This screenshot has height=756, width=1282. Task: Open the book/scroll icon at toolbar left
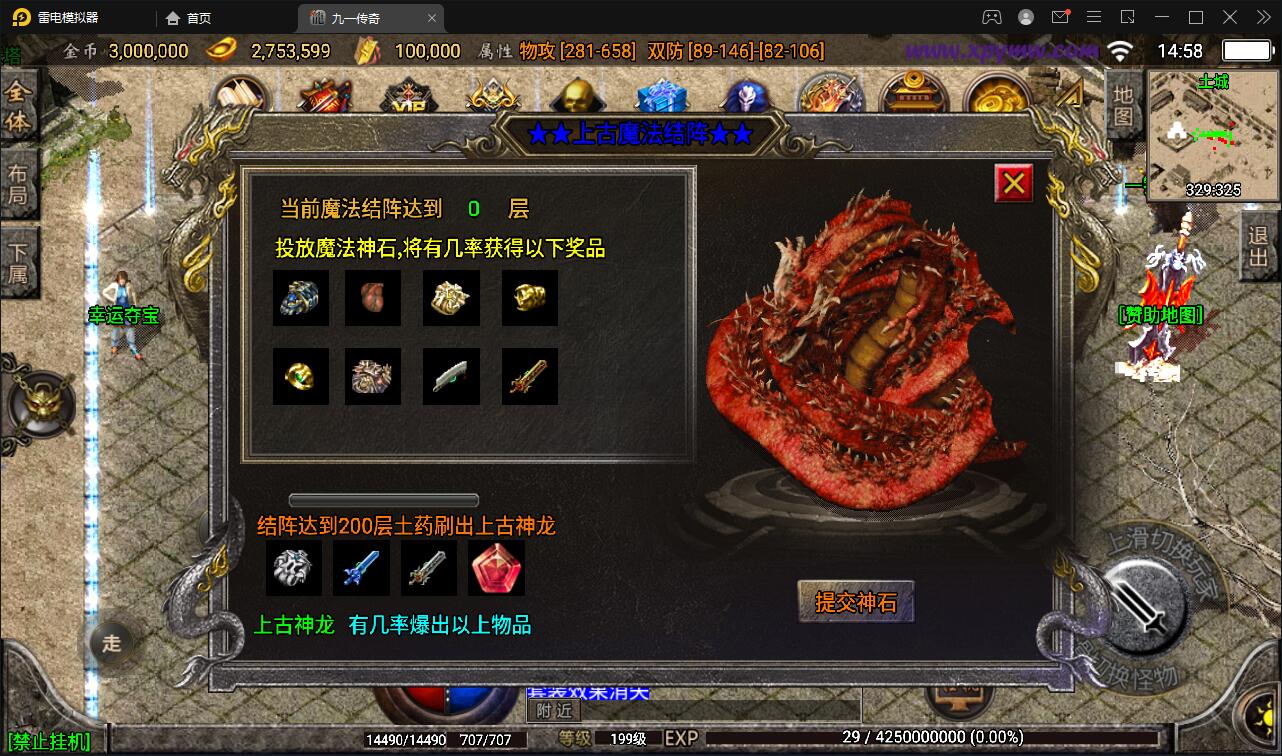tap(240, 95)
